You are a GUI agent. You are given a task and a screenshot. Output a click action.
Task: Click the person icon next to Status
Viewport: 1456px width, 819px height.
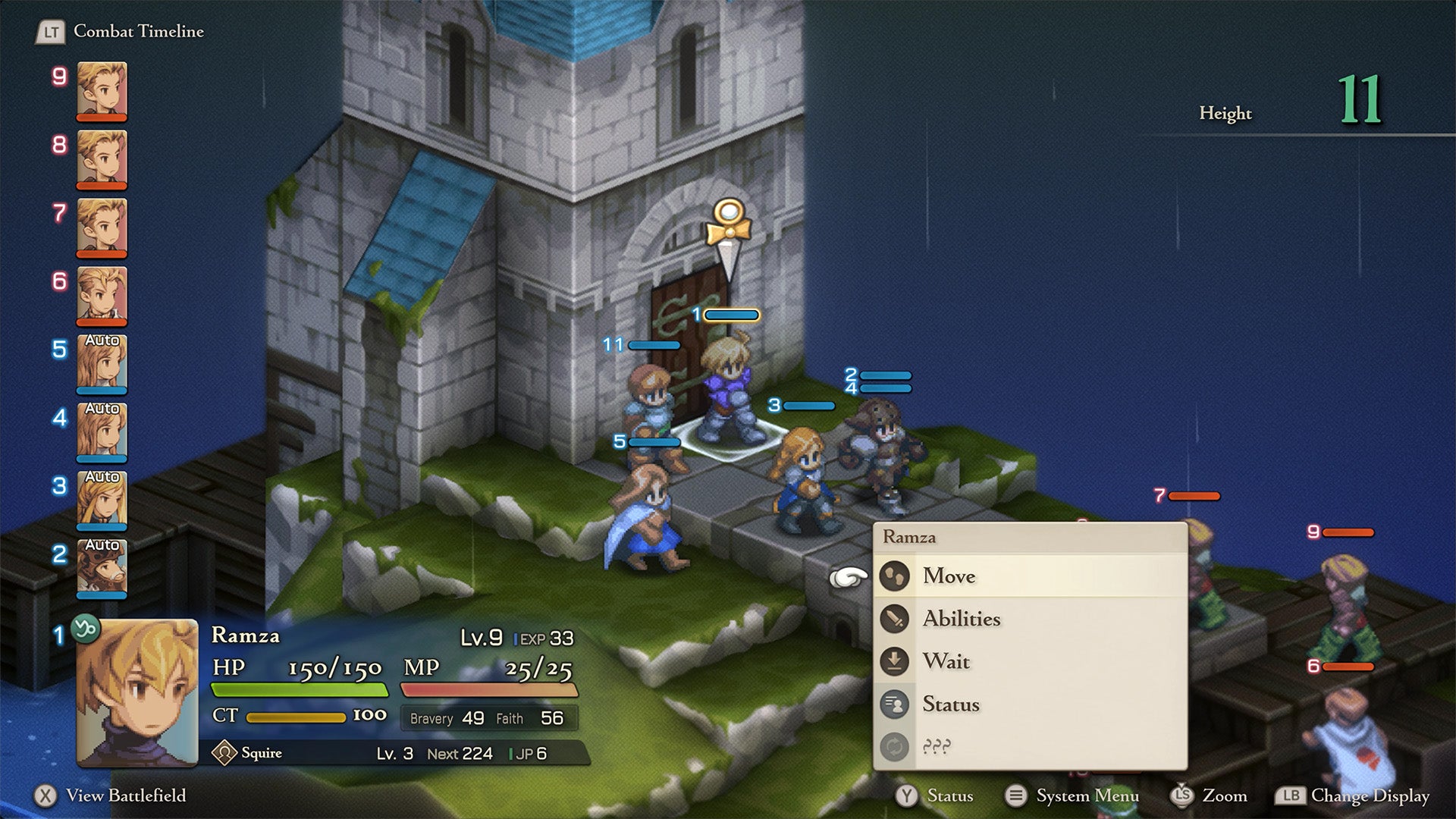895,704
